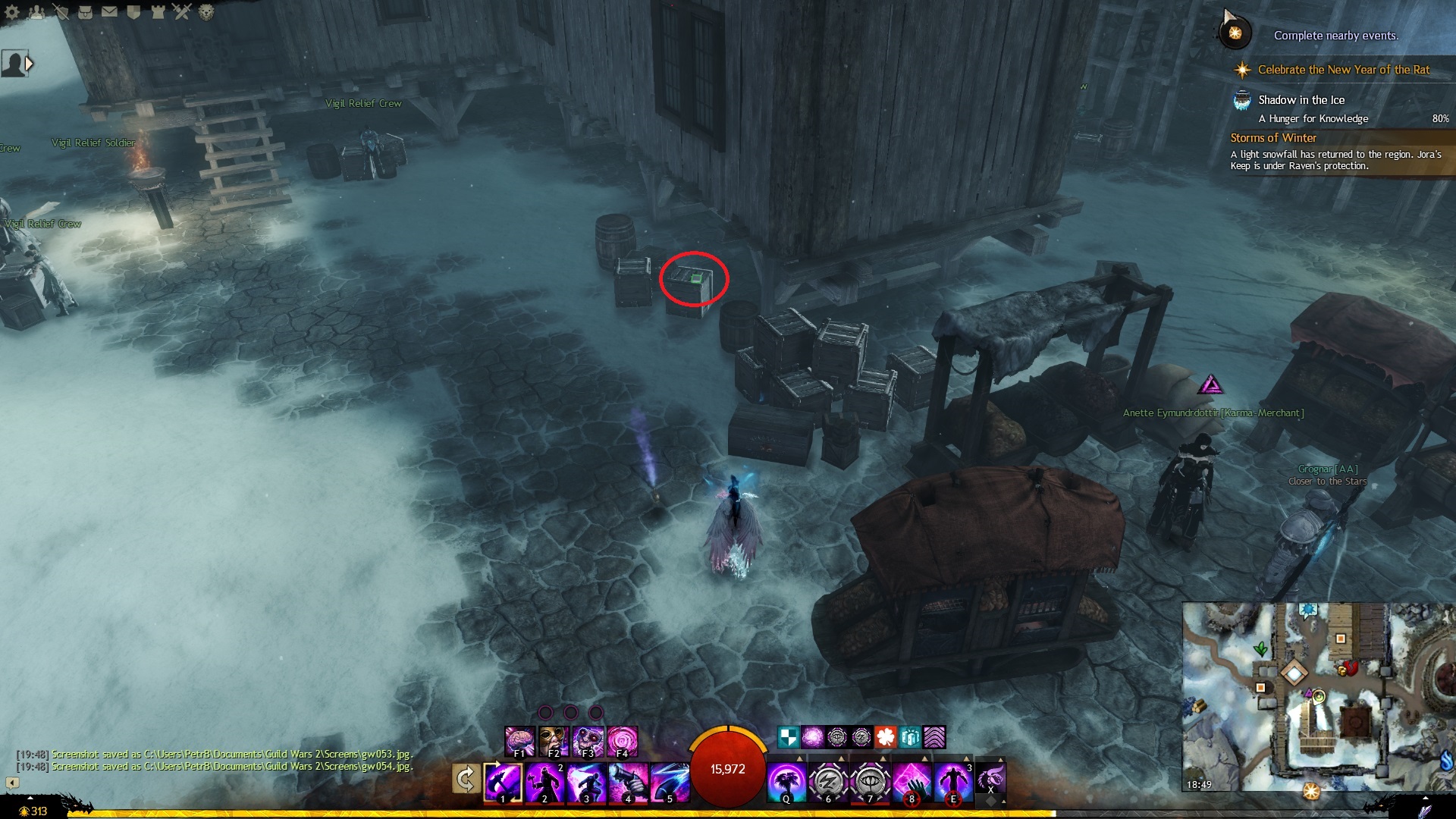Activate the brain shatter skill F1

(x=519, y=741)
